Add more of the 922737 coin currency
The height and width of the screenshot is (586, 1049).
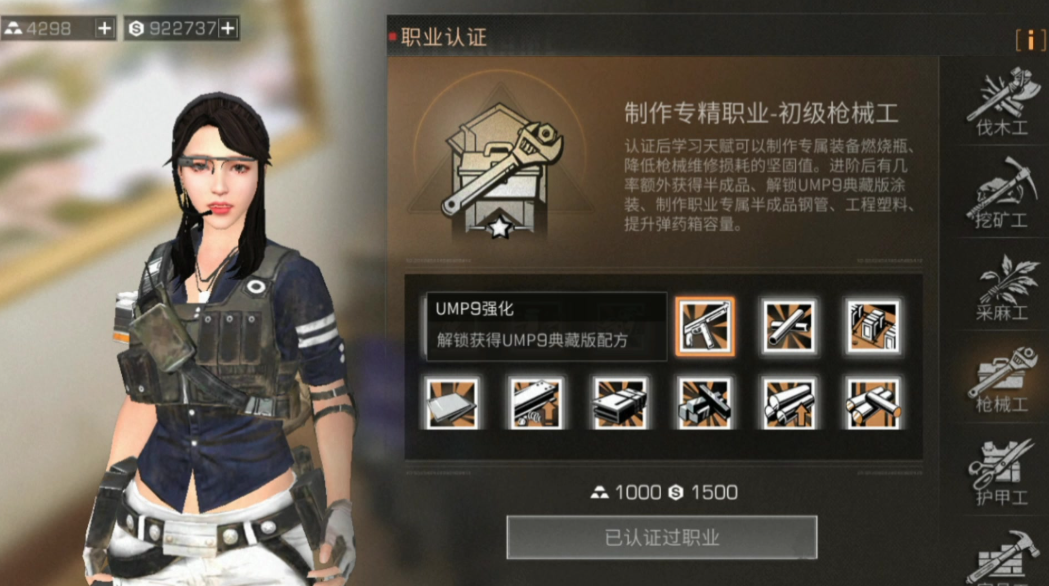228,29
